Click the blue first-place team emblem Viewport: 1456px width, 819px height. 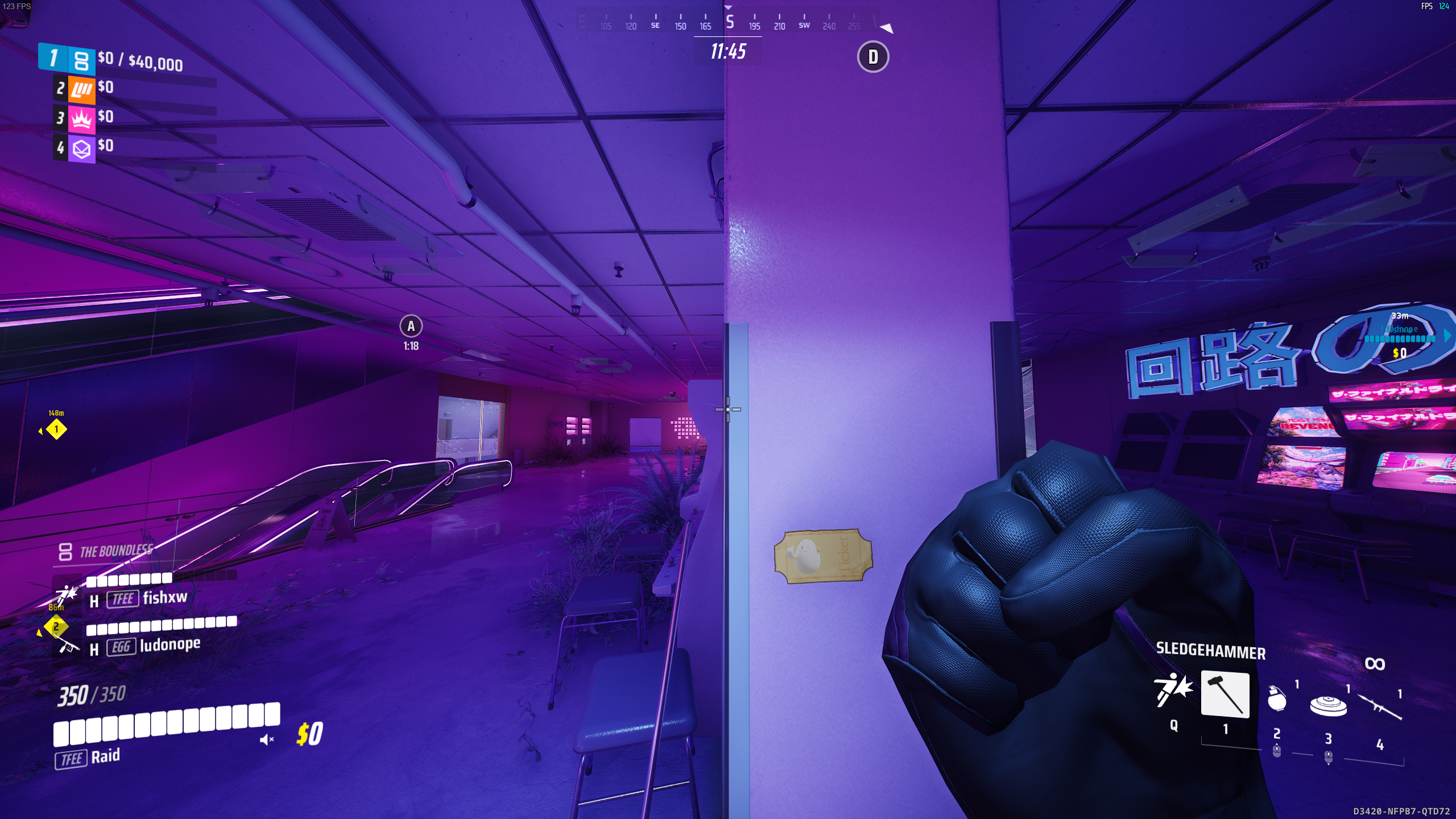point(81,60)
